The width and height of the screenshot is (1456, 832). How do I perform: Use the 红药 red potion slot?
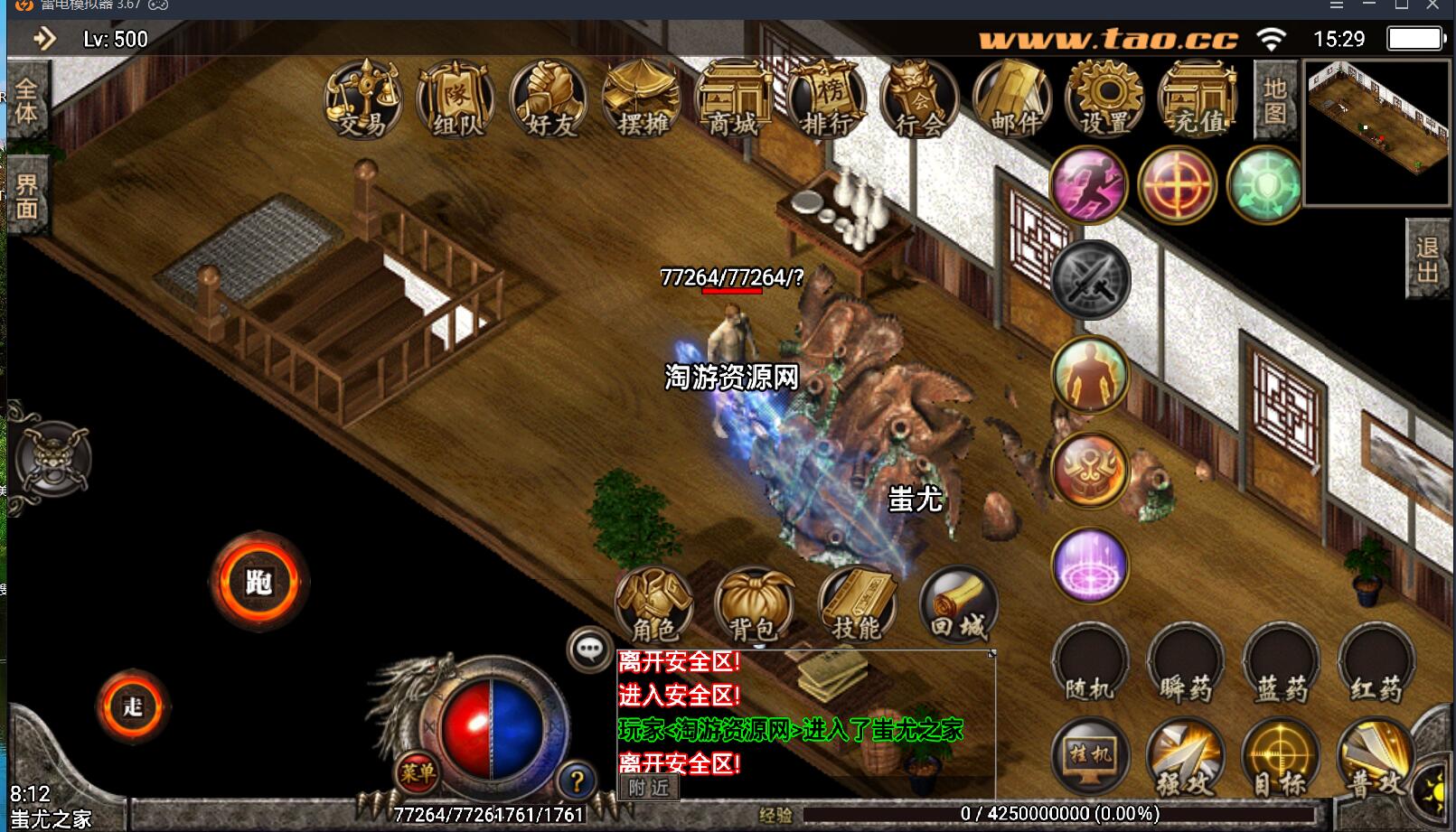click(x=1376, y=664)
